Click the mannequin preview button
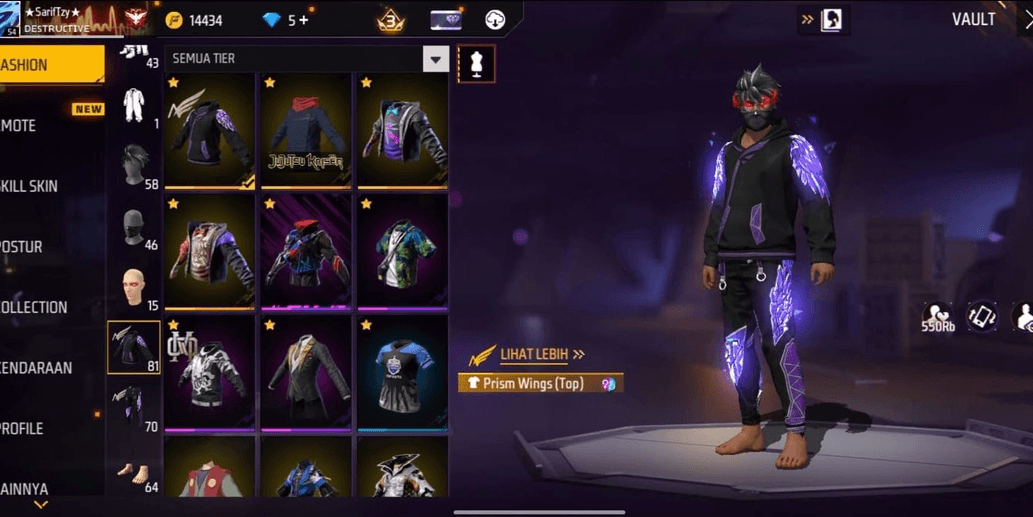This screenshot has height=517, width=1033. pyautogui.click(x=476, y=64)
